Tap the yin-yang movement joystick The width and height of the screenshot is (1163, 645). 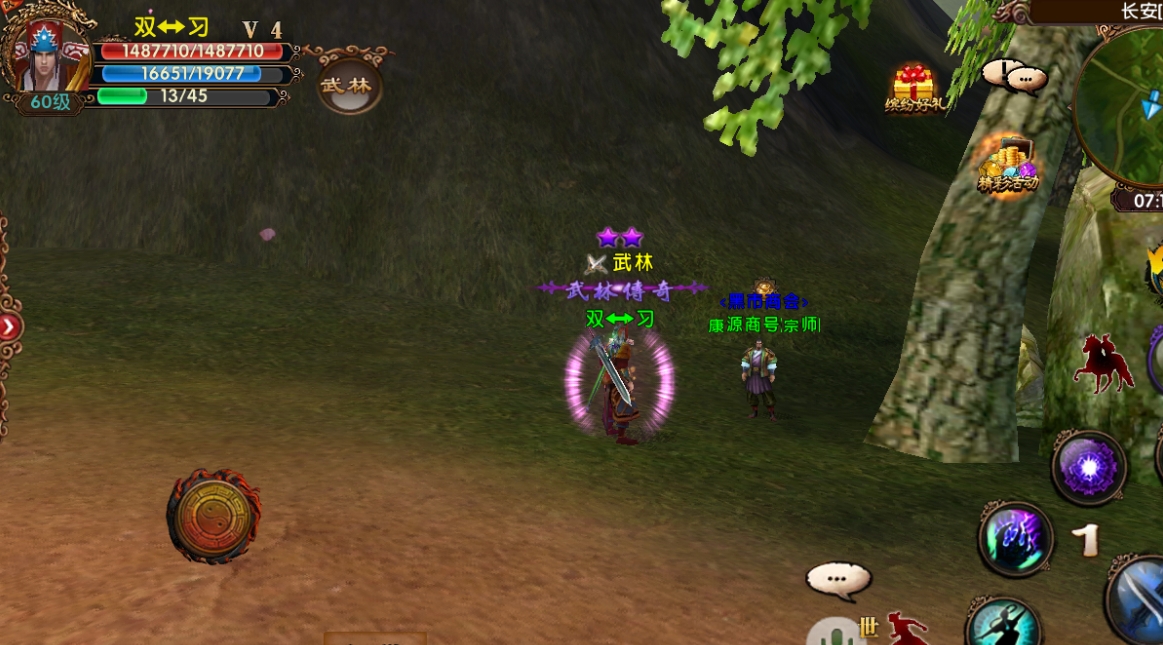click(x=213, y=514)
